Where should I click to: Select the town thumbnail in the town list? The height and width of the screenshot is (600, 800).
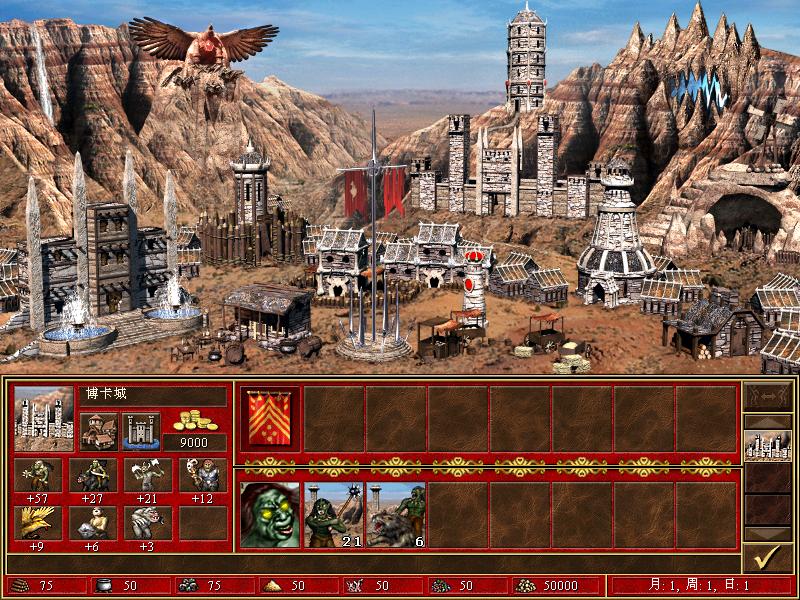coord(767,445)
